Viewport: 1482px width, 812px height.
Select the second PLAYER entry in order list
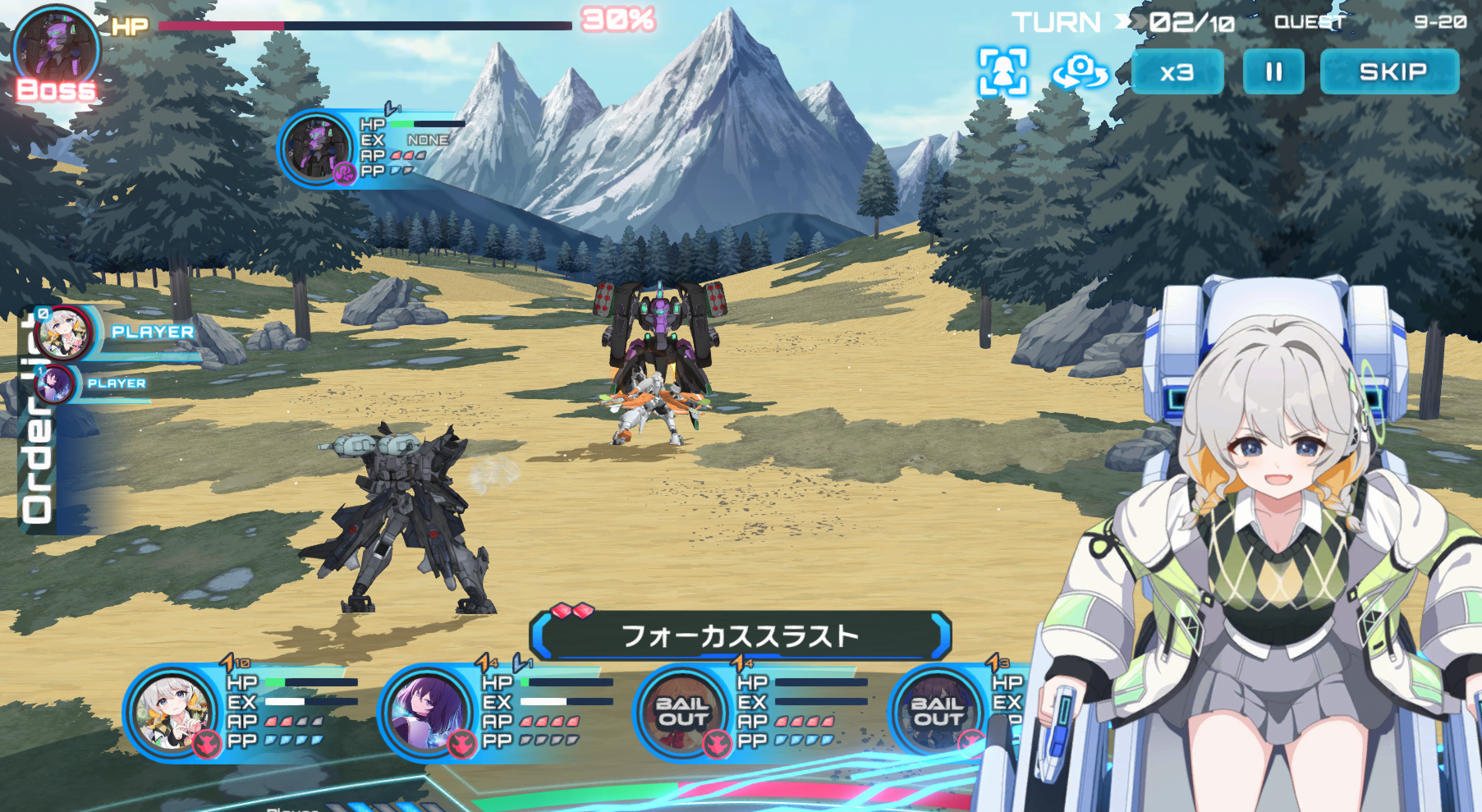pos(57,383)
